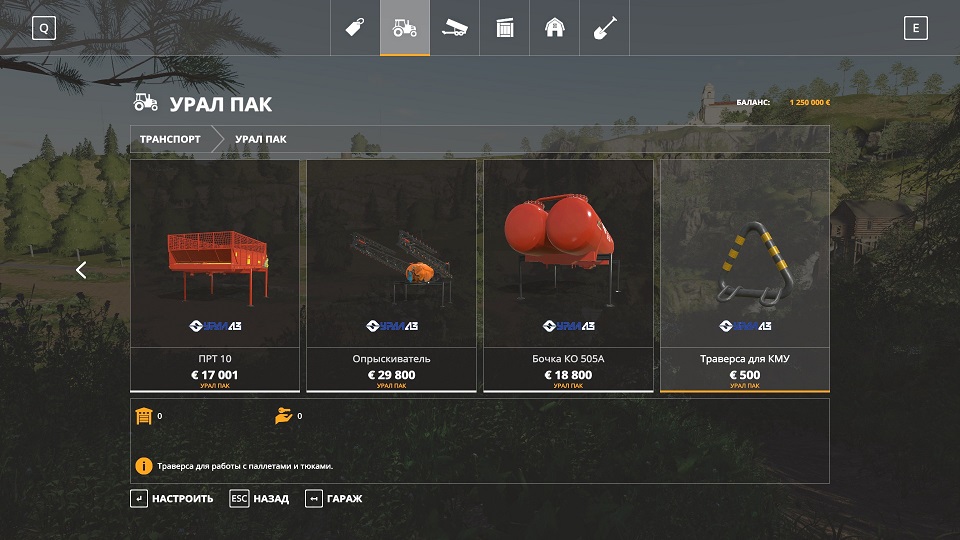Open the barn placeables tab

(555, 28)
